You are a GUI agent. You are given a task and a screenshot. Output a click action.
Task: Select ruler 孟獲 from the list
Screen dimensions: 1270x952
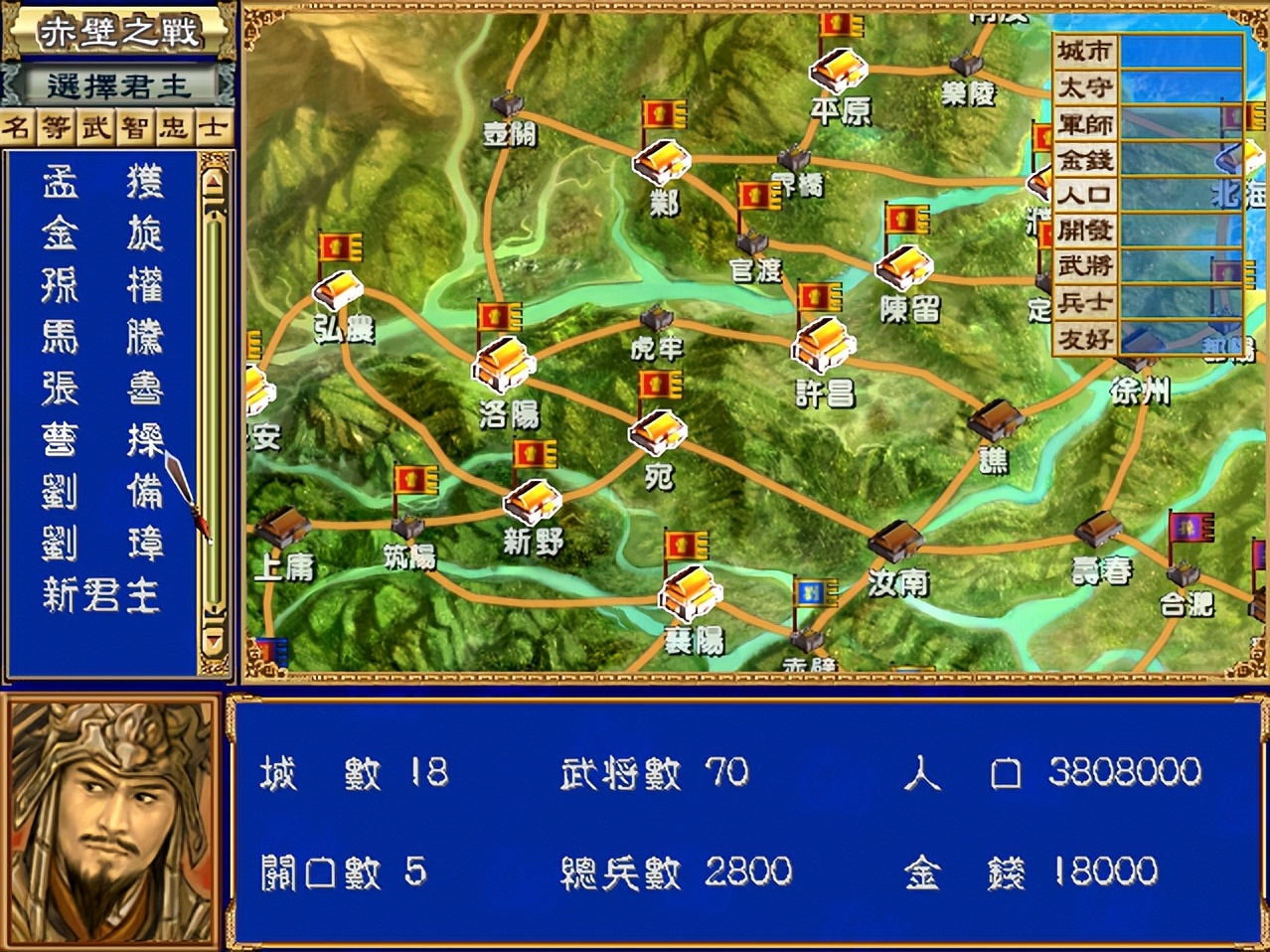[102, 183]
